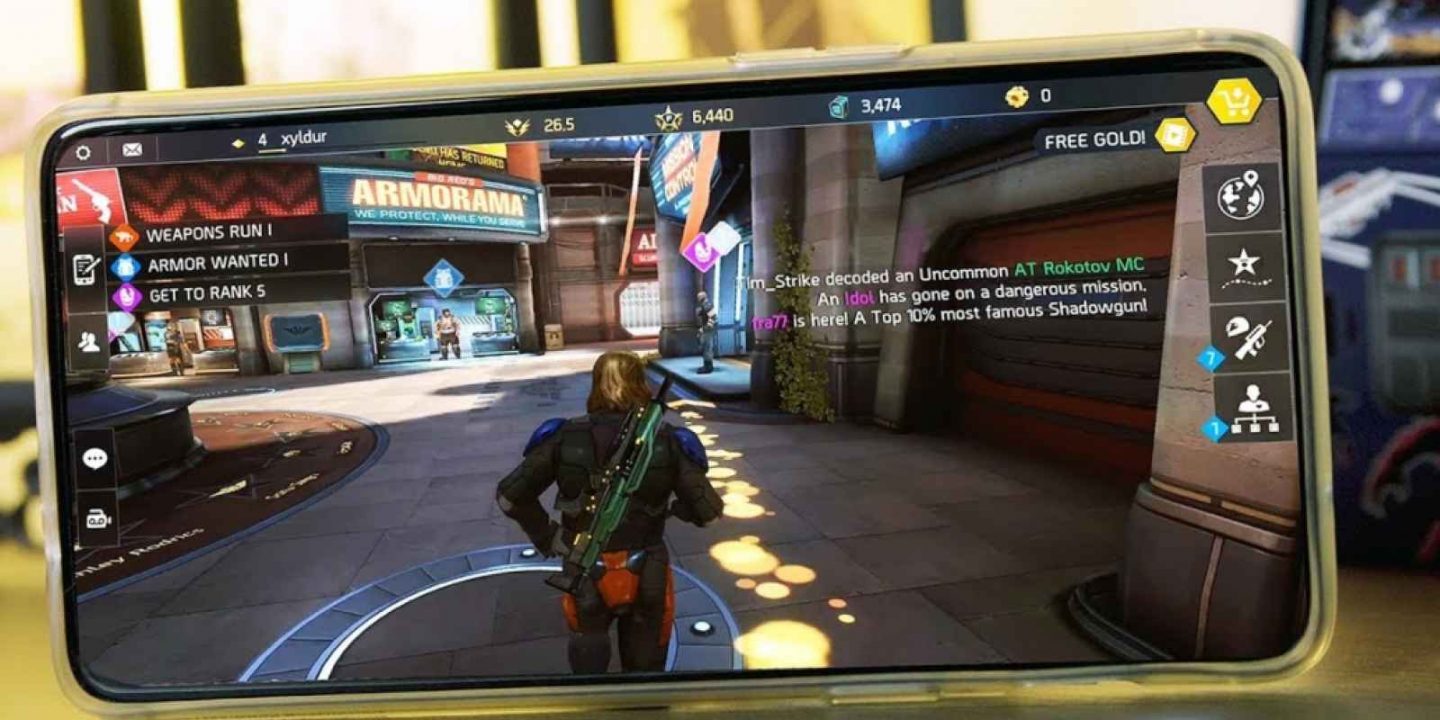Open the person hierarchy skills menu
1440x720 pixels.
click(x=1252, y=408)
